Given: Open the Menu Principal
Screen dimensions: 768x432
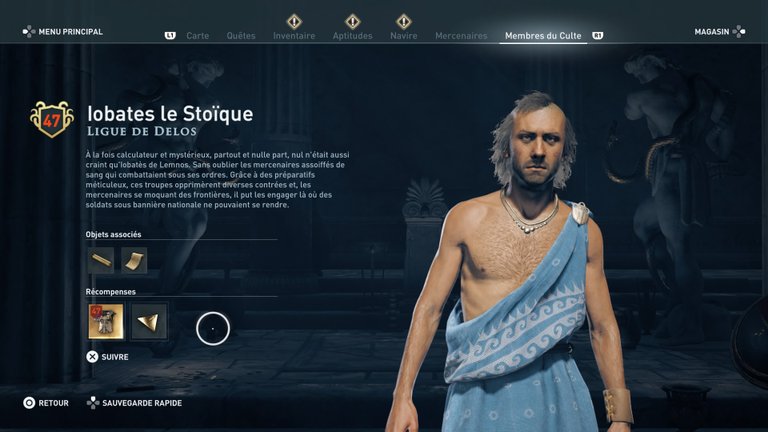Looking at the screenshot, I should [x=63, y=32].
